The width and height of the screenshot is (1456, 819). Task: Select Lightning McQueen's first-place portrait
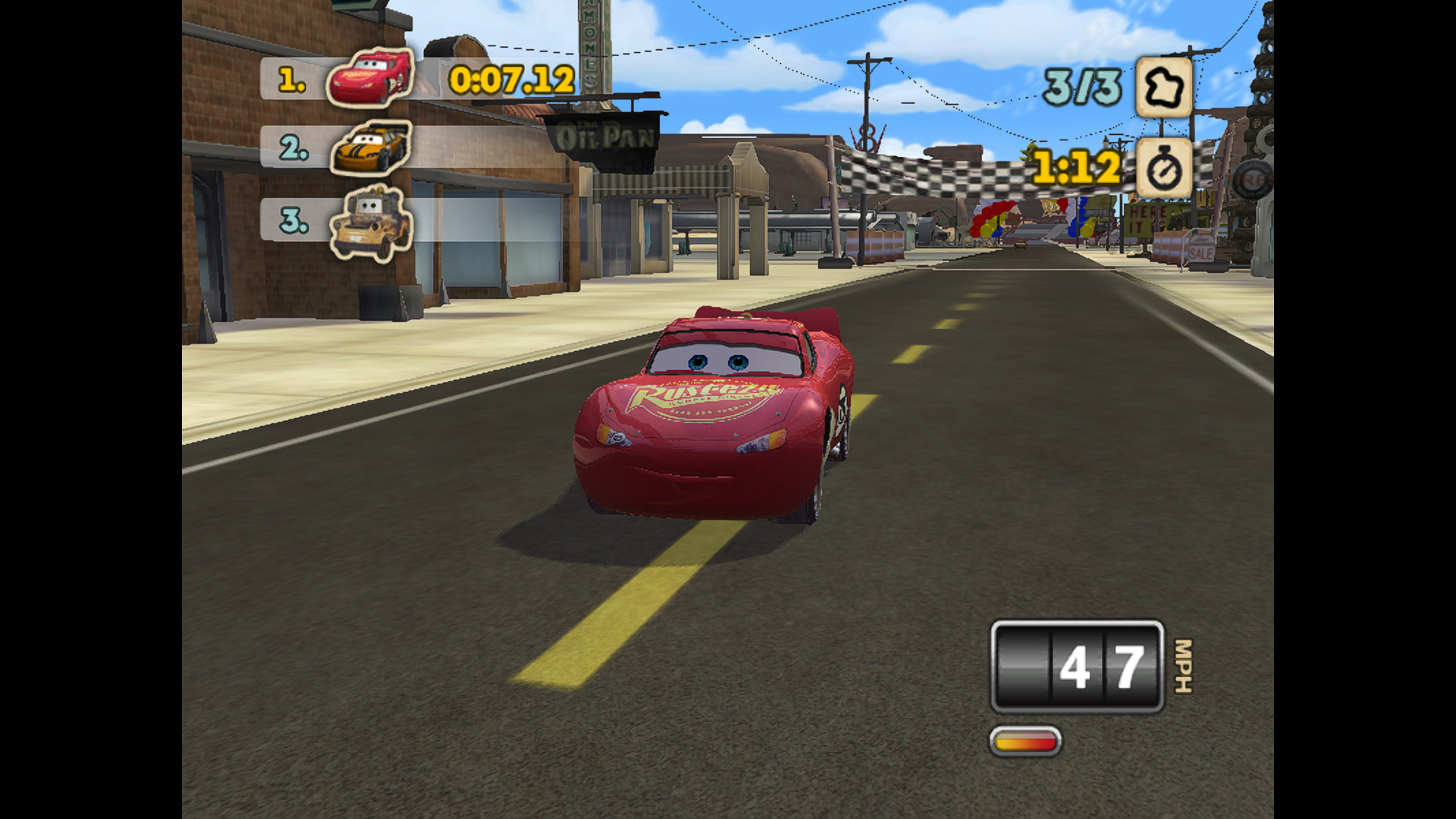tap(371, 77)
